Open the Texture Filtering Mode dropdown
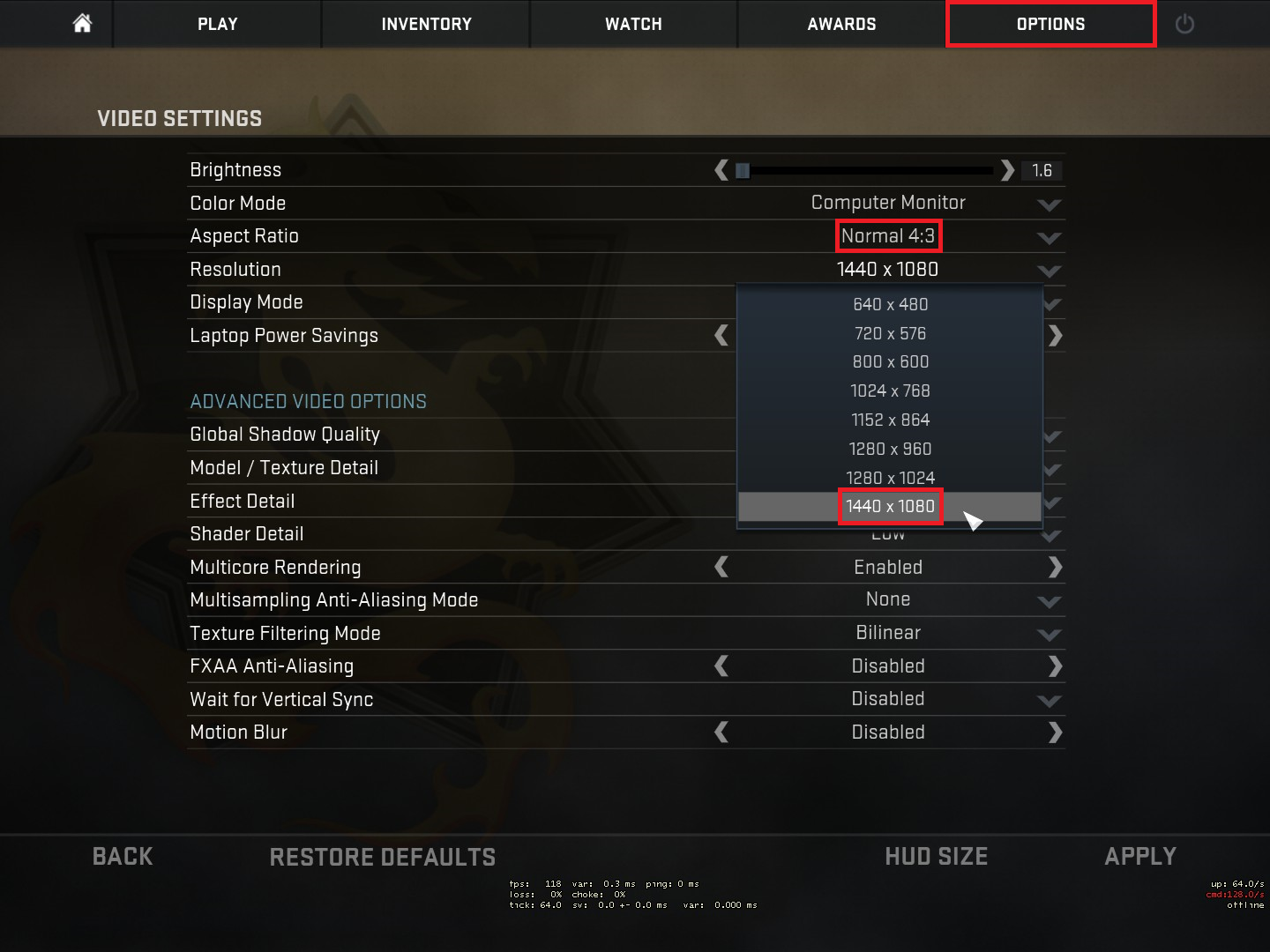 click(1049, 634)
